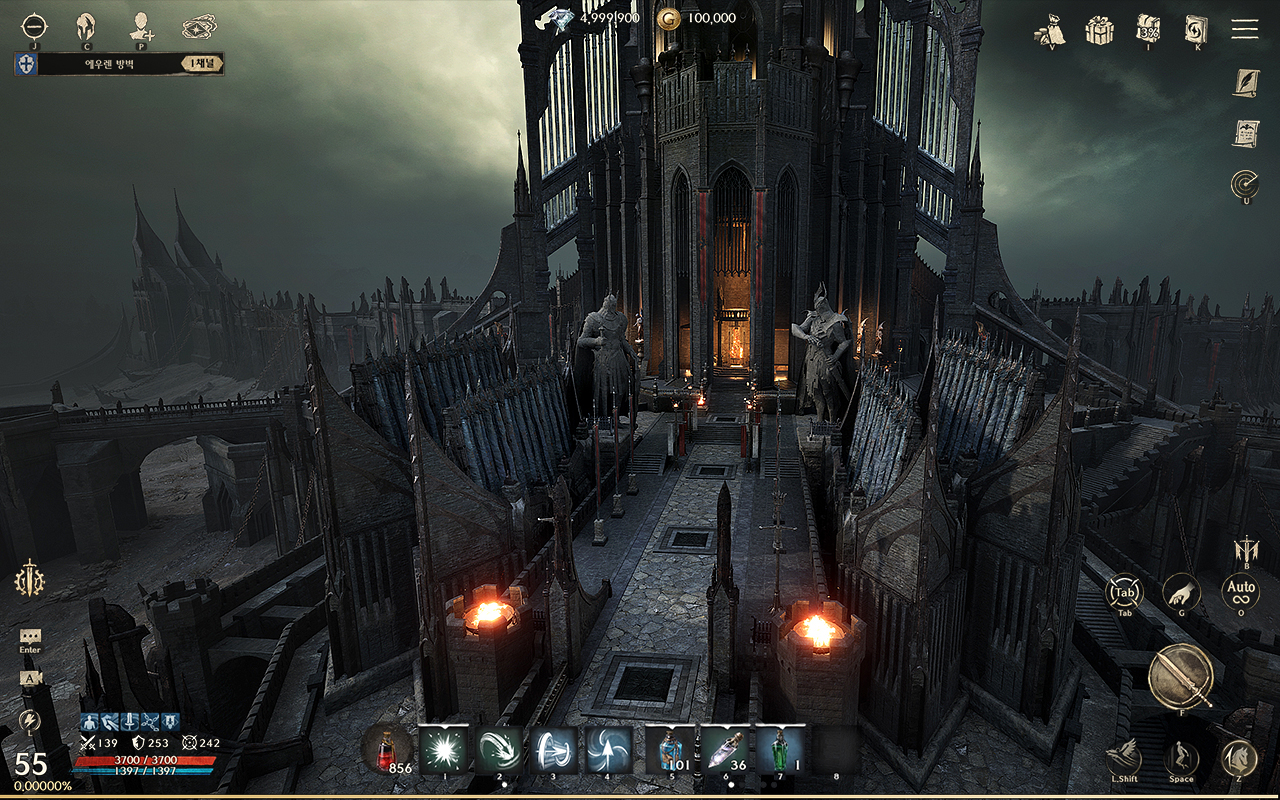1280x800 pixels.
Task: Open the add-party person icon
Action: [141, 26]
